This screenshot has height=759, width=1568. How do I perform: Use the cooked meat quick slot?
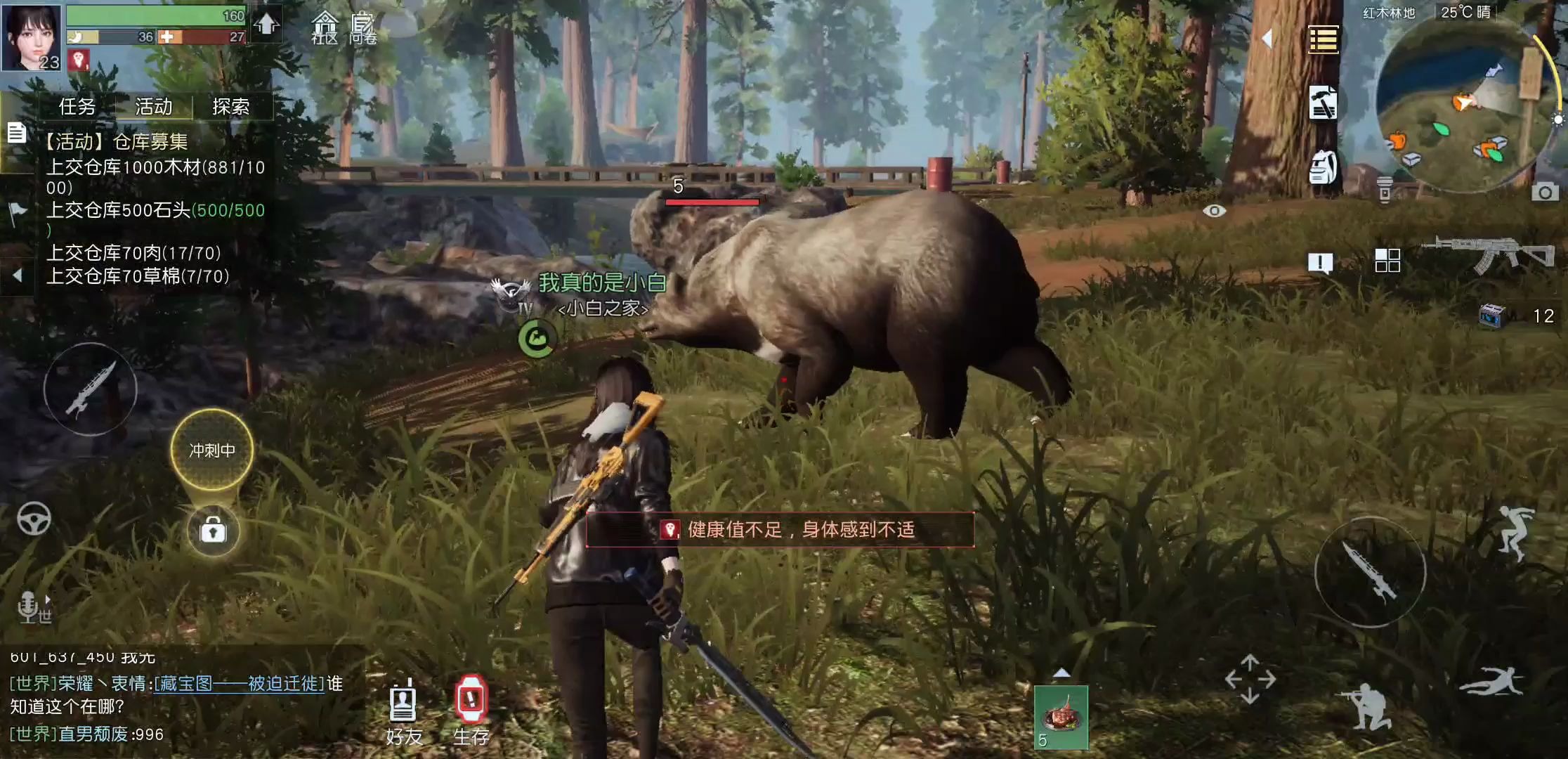[x=1061, y=717]
